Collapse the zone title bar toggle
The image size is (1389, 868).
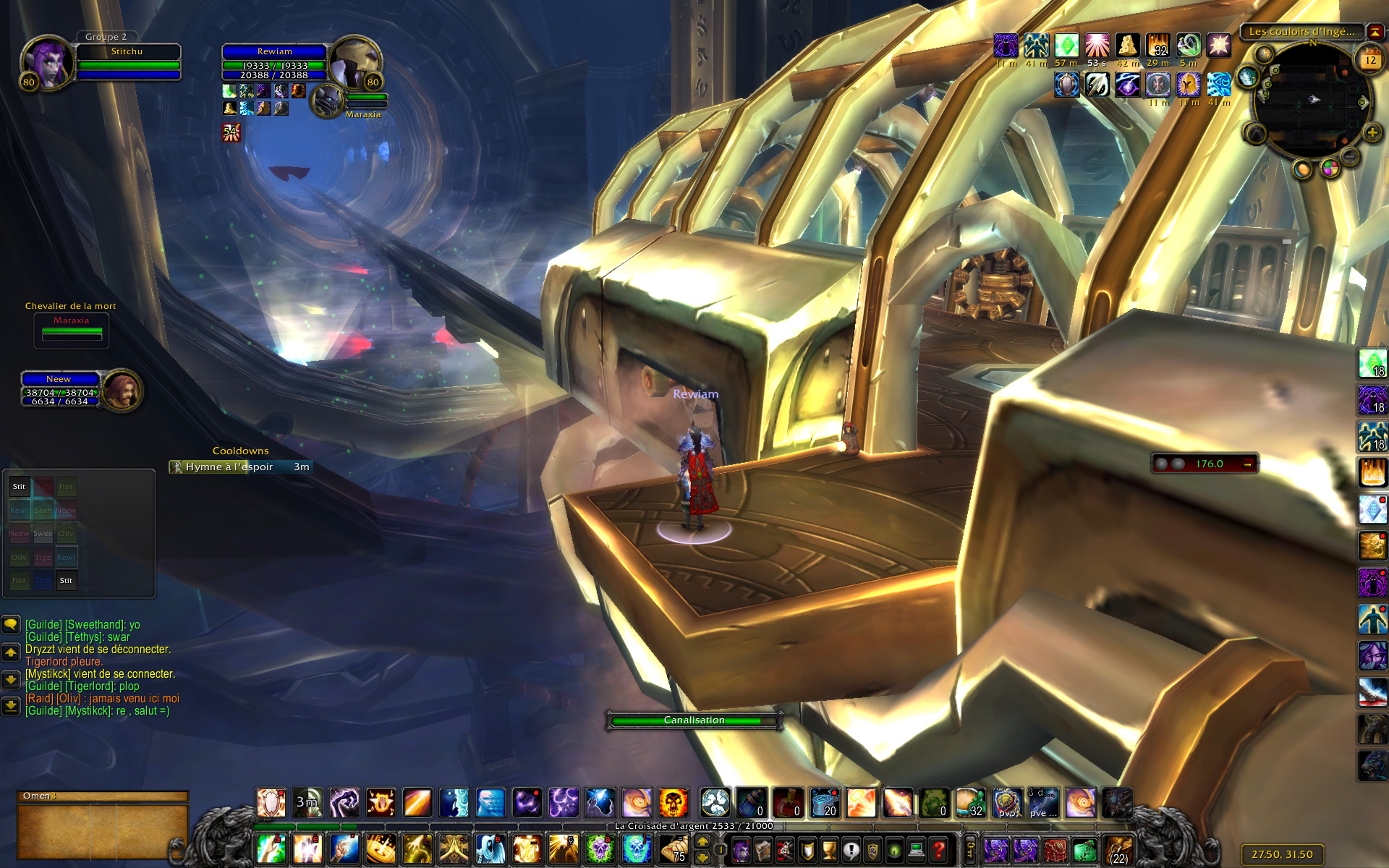(1375, 32)
